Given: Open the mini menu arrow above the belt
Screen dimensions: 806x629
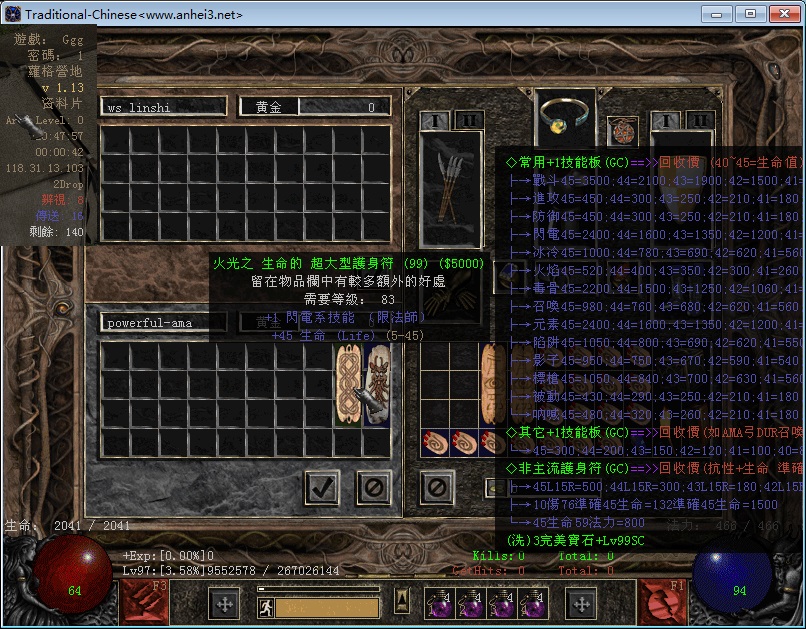Looking at the screenshot, I should click(x=401, y=600).
